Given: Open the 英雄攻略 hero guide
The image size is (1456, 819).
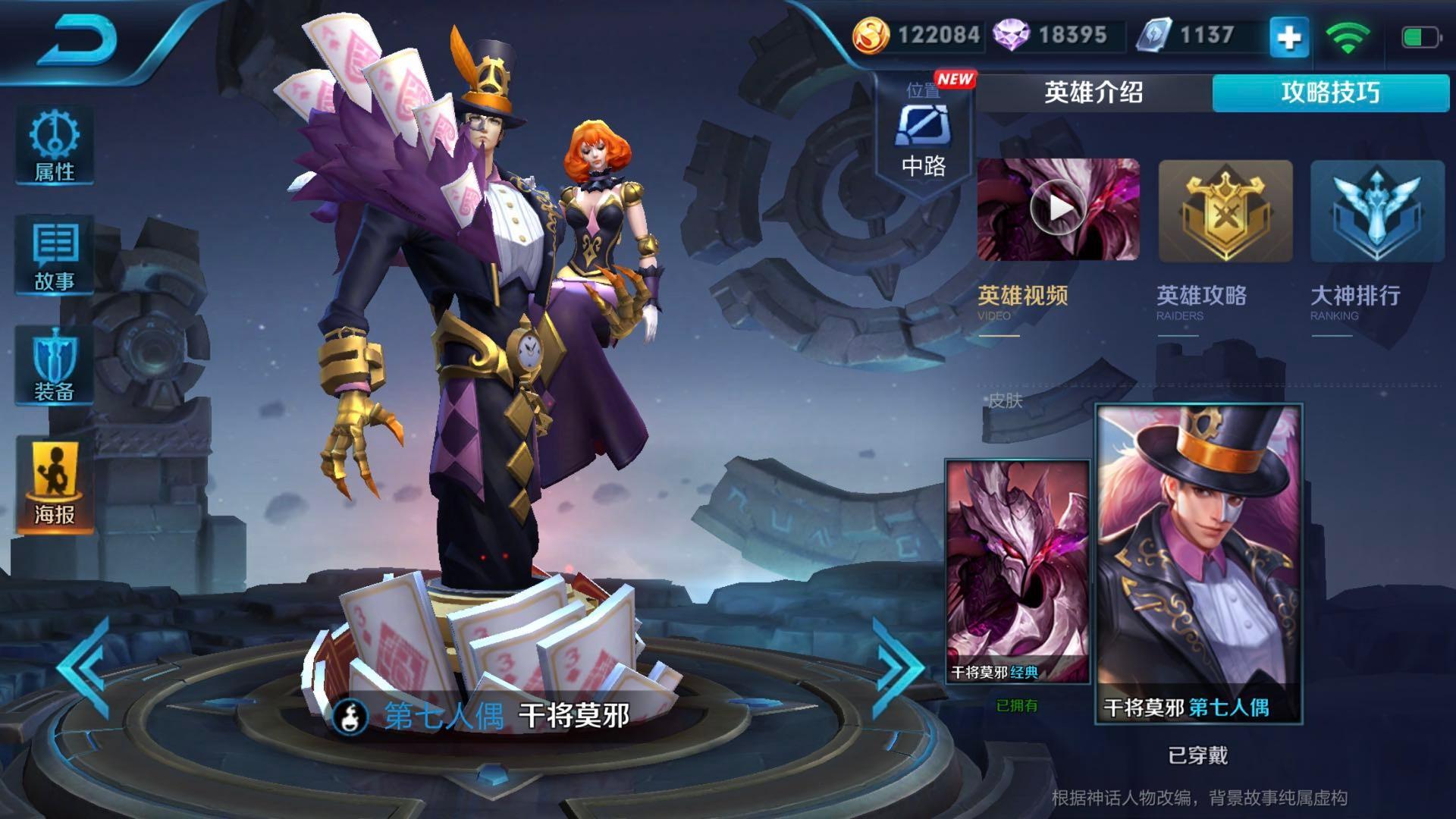Looking at the screenshot, I should coord(1225,211).
